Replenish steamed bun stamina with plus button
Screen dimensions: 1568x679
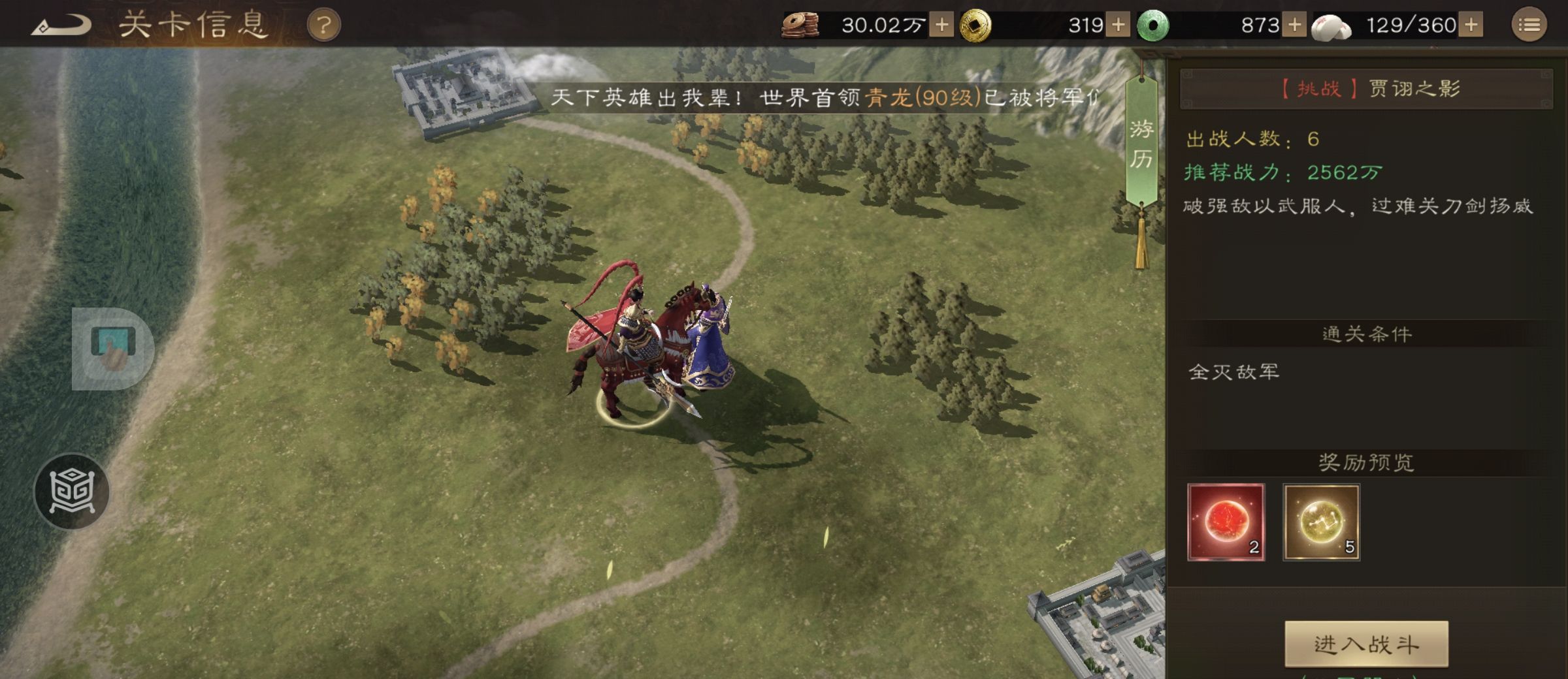[x=1471, y=25]
